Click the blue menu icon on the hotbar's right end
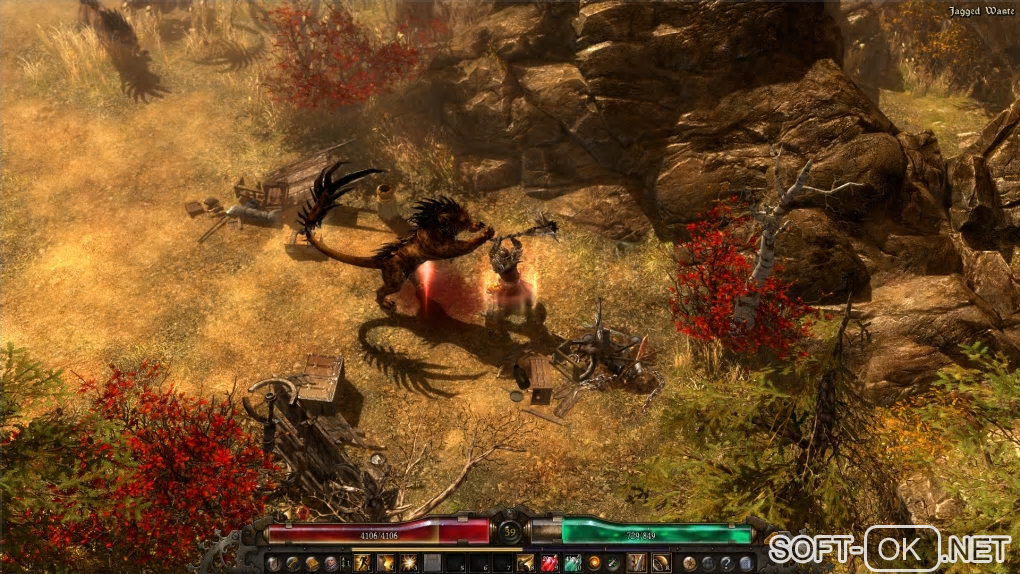 pos(745,563)
